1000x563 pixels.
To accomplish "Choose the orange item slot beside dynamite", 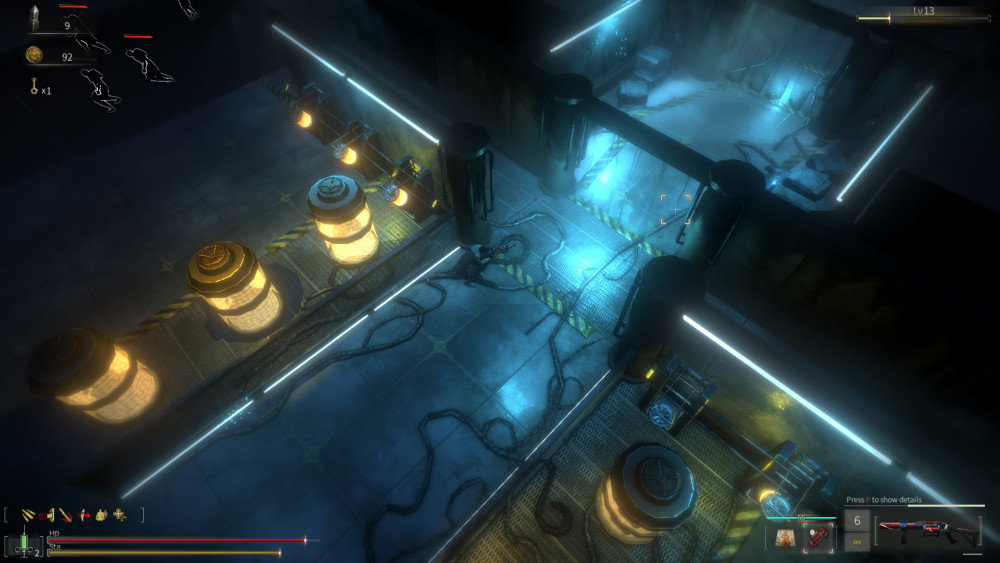I will (x=785, y=536).
